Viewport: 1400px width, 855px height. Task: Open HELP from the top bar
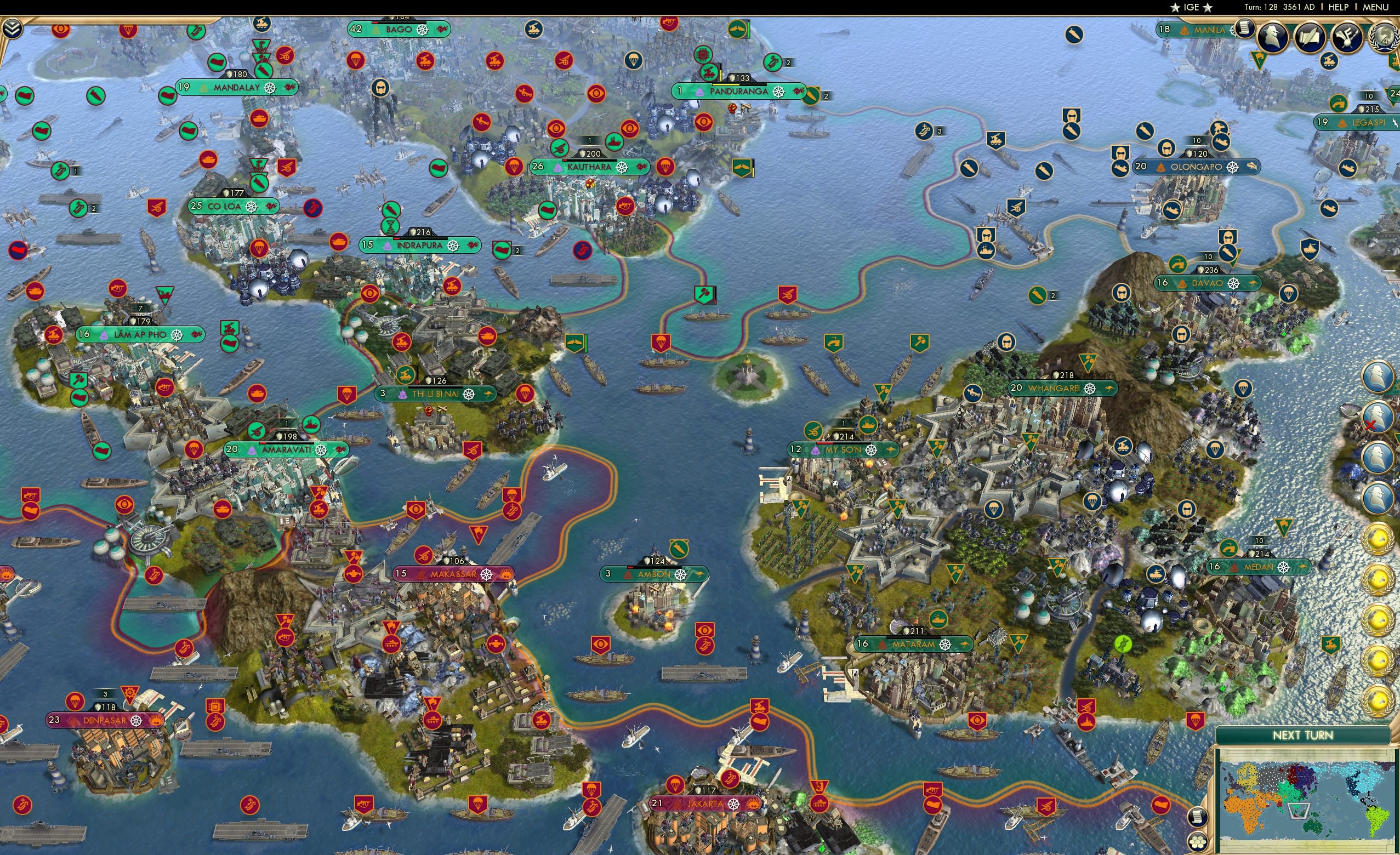[1339, 7]
